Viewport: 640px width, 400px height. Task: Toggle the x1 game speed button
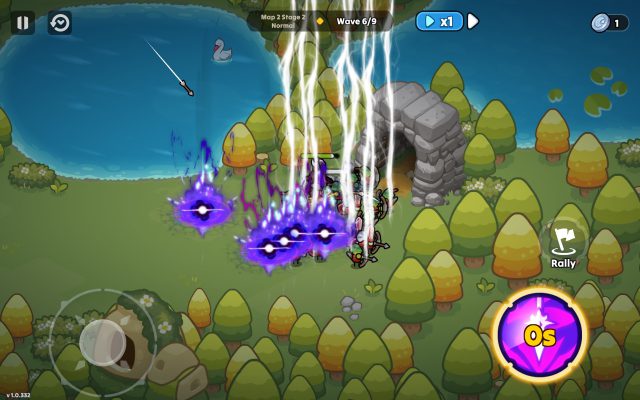440,21
